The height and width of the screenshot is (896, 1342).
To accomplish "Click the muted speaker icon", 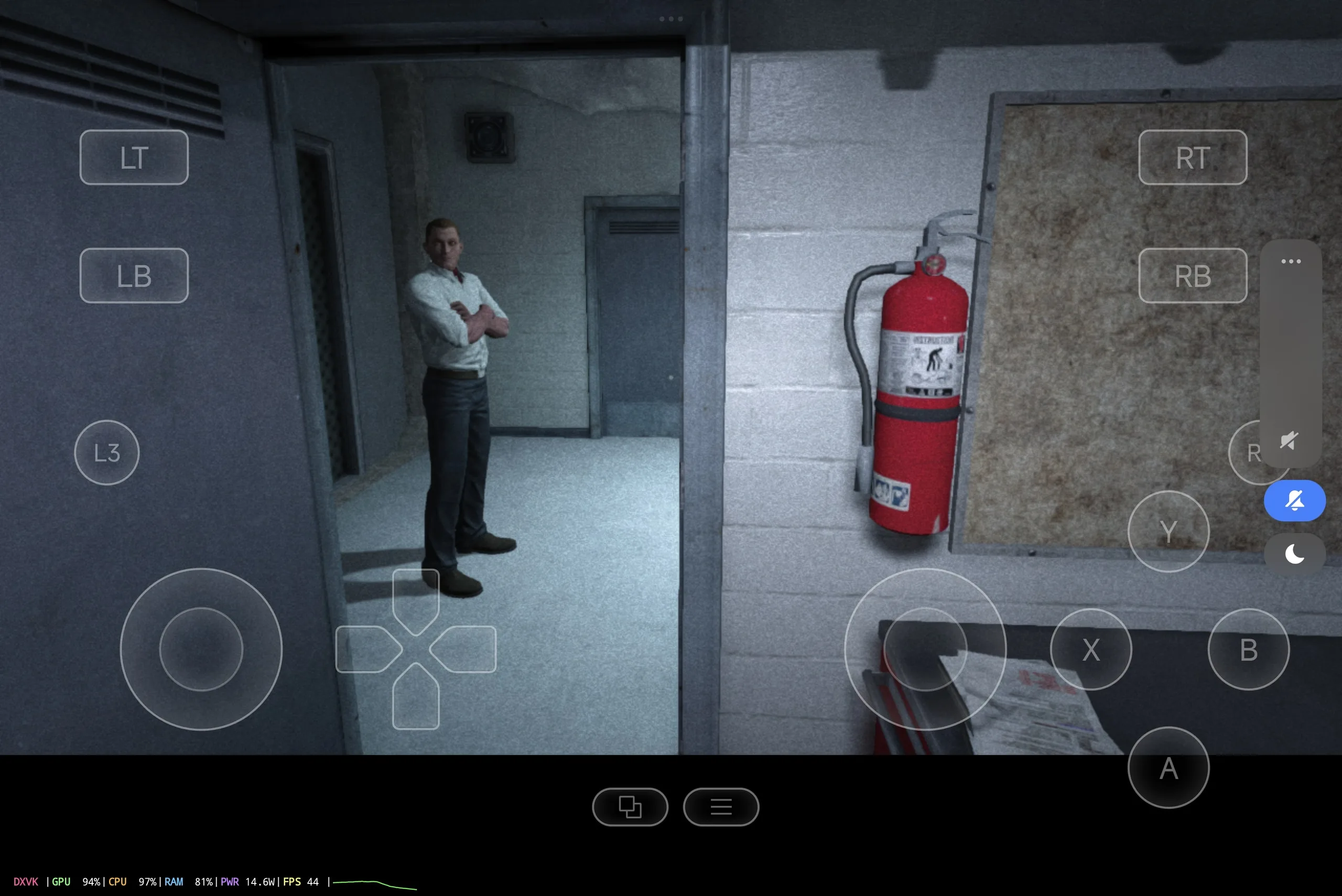I will [1290, 440].
